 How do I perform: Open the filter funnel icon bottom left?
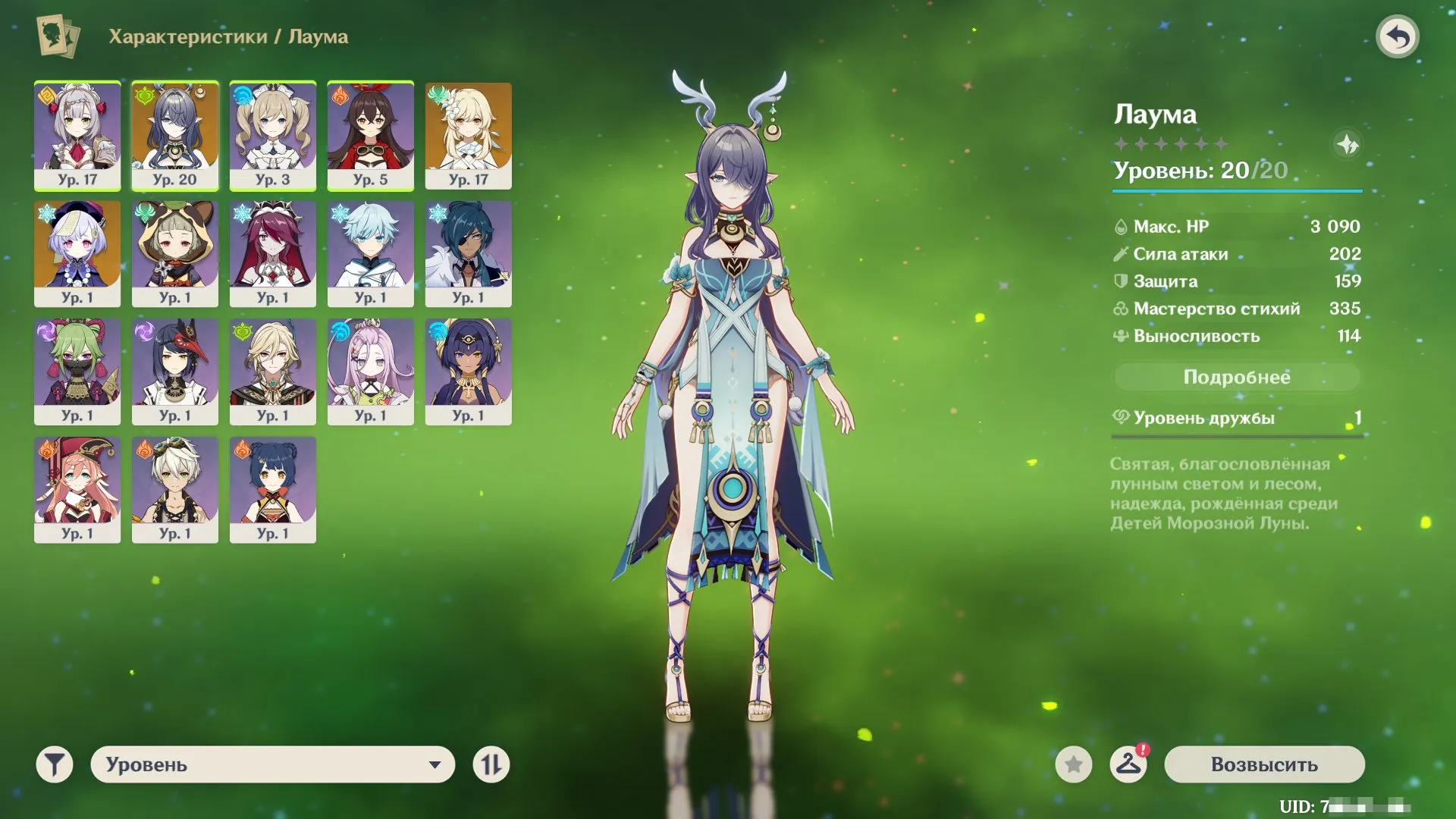coord(53,765)
